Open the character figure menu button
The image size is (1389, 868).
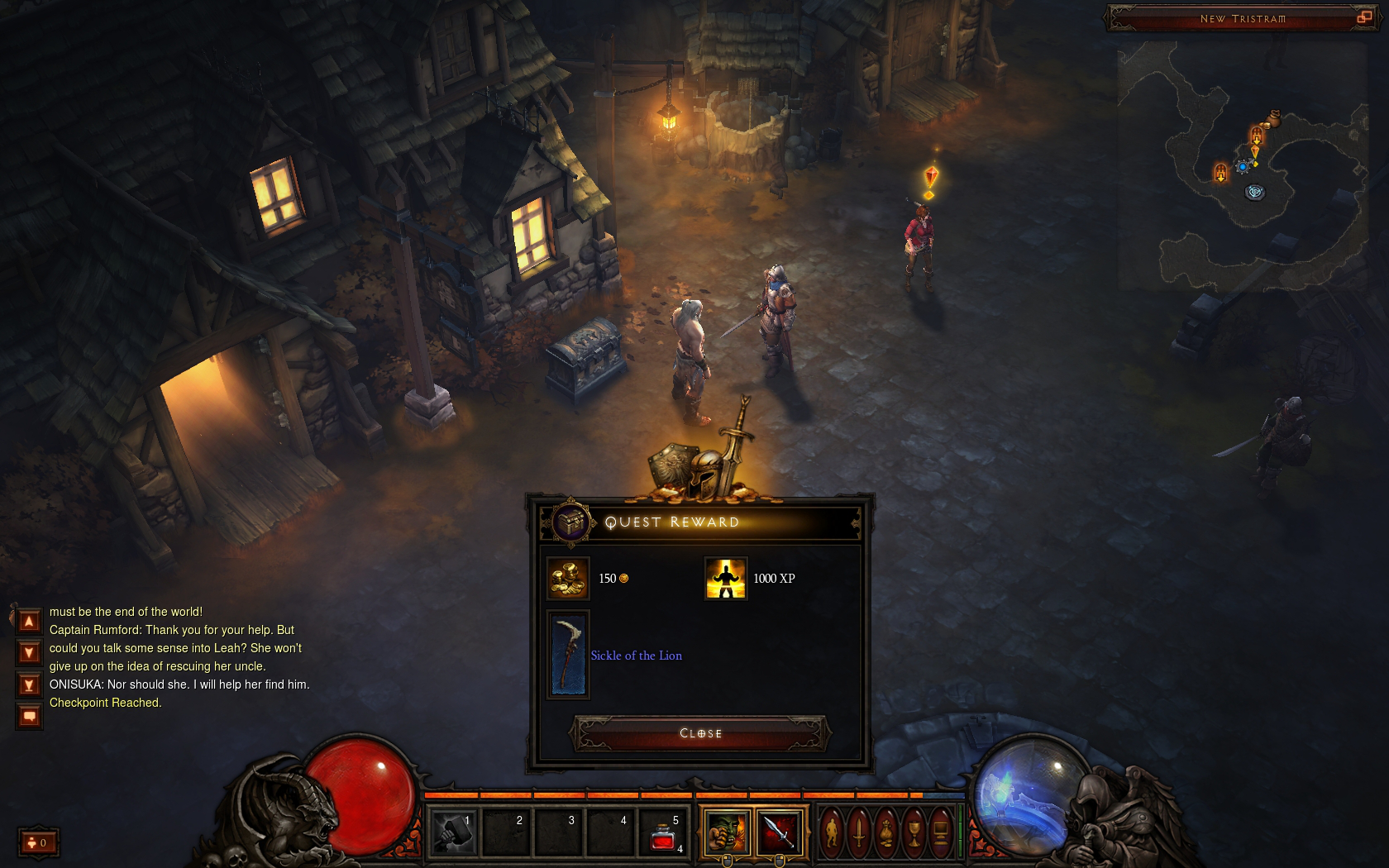pos(833,832)
